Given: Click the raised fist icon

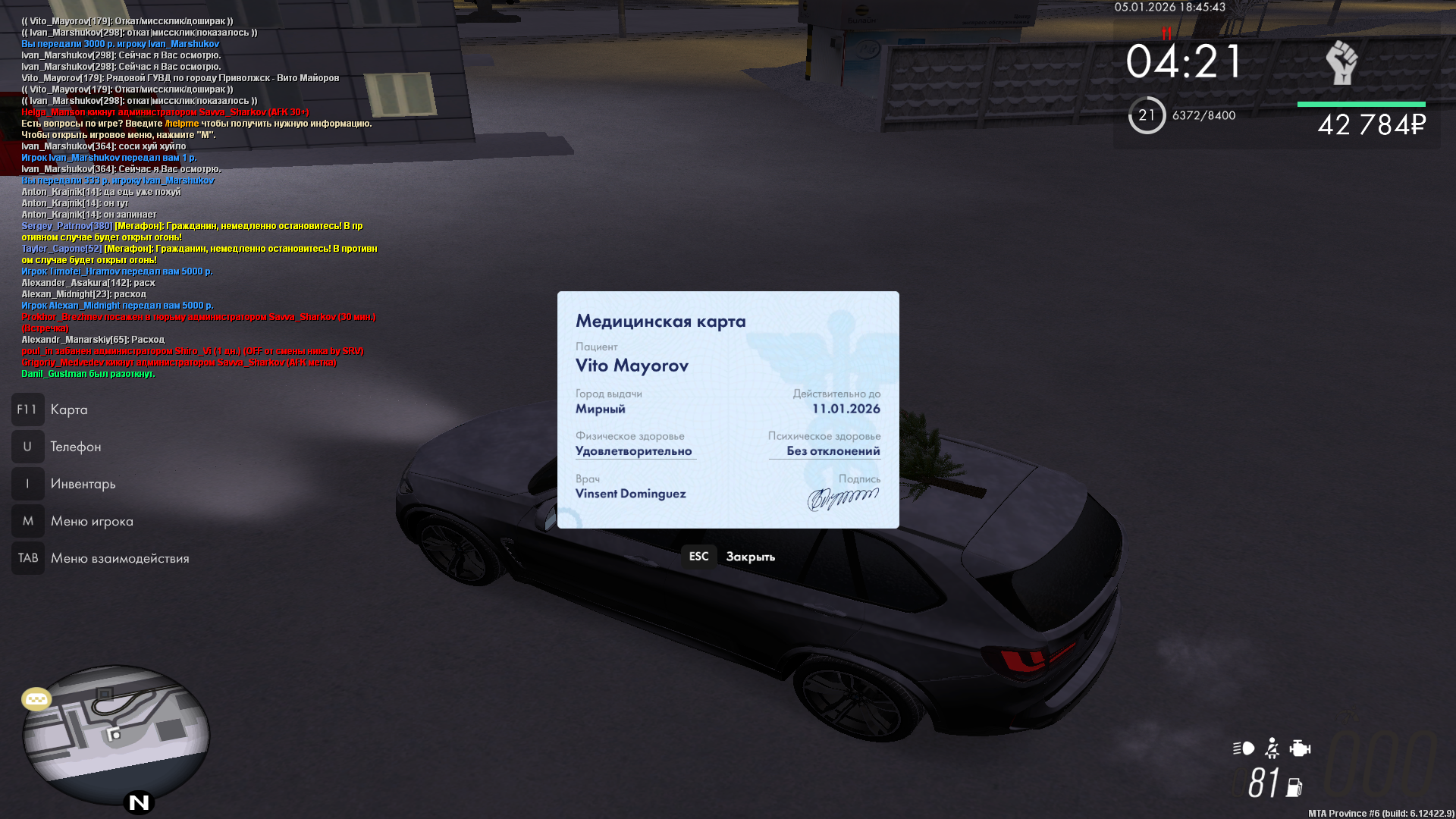Looking at the screenshot, I should click(1341, 62).
